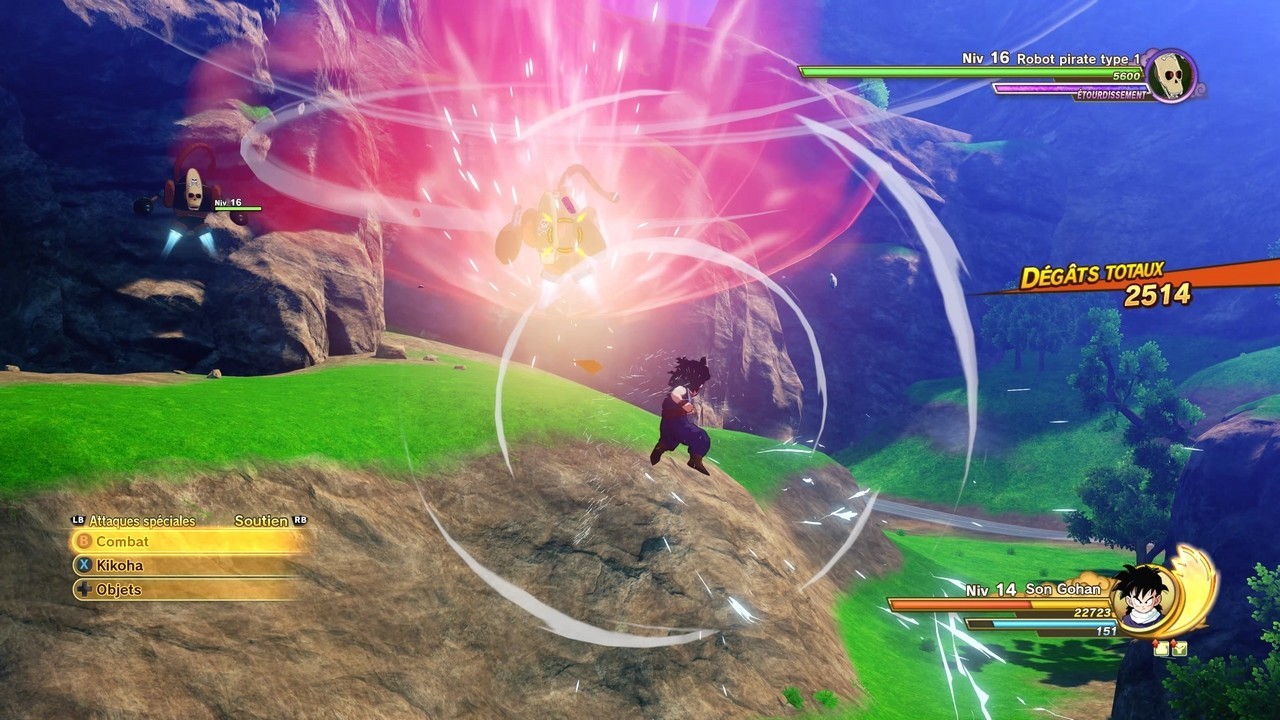
Task: Click the D-pad icon next to Objets
Action: click(82, 589)
